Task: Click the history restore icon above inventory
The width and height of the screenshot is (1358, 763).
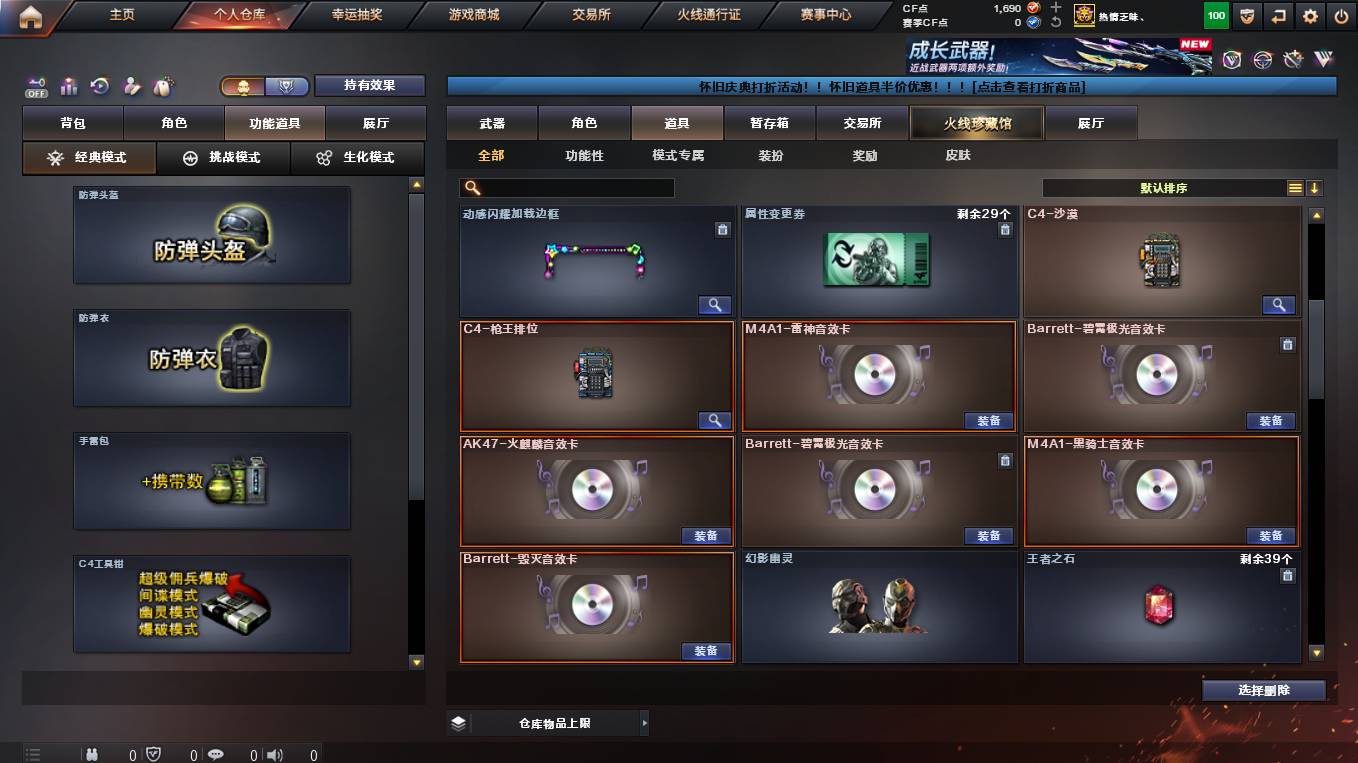Action: pyautogui.click(x=99, y=87)
